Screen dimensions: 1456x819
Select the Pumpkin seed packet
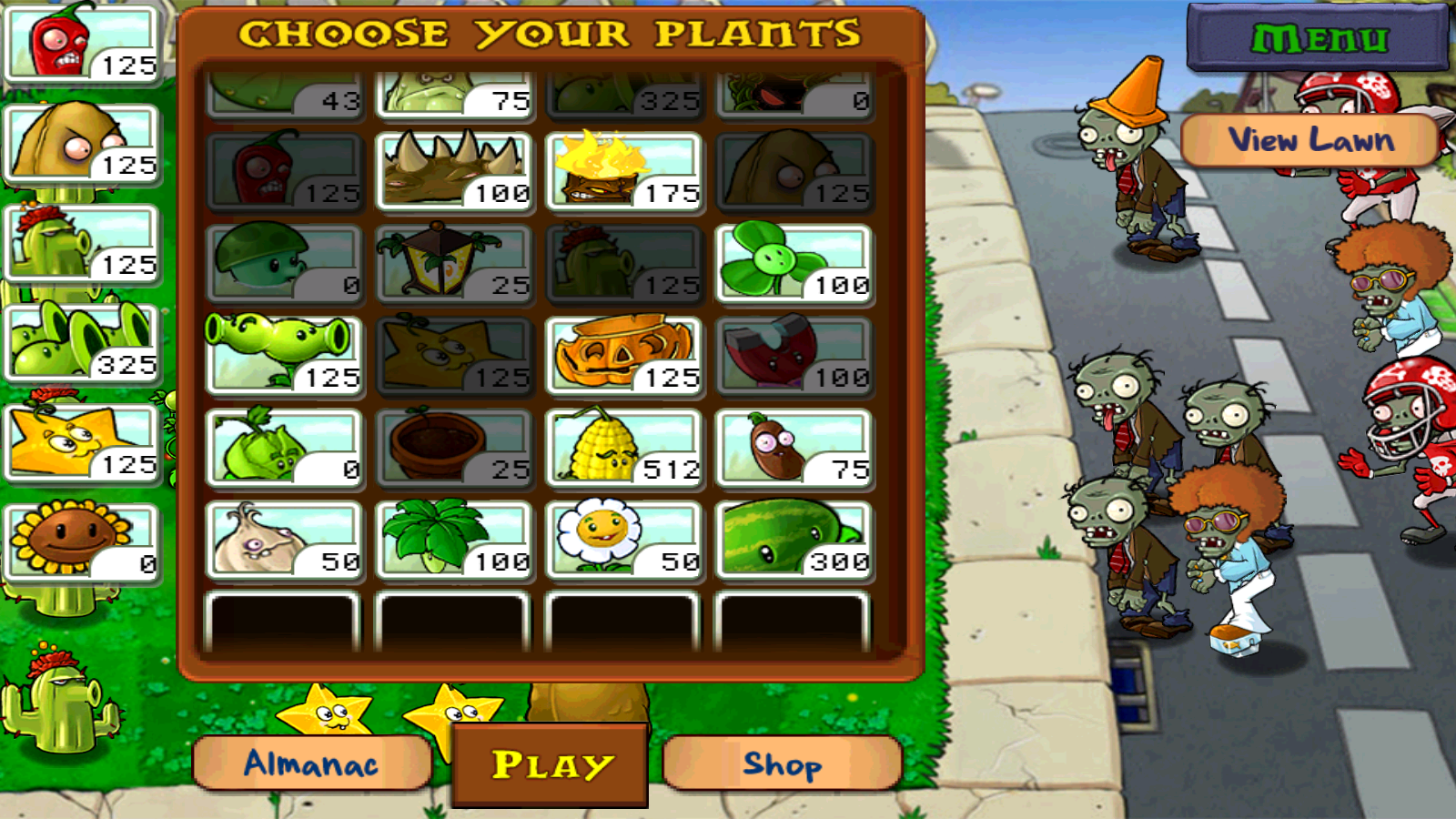624,356
